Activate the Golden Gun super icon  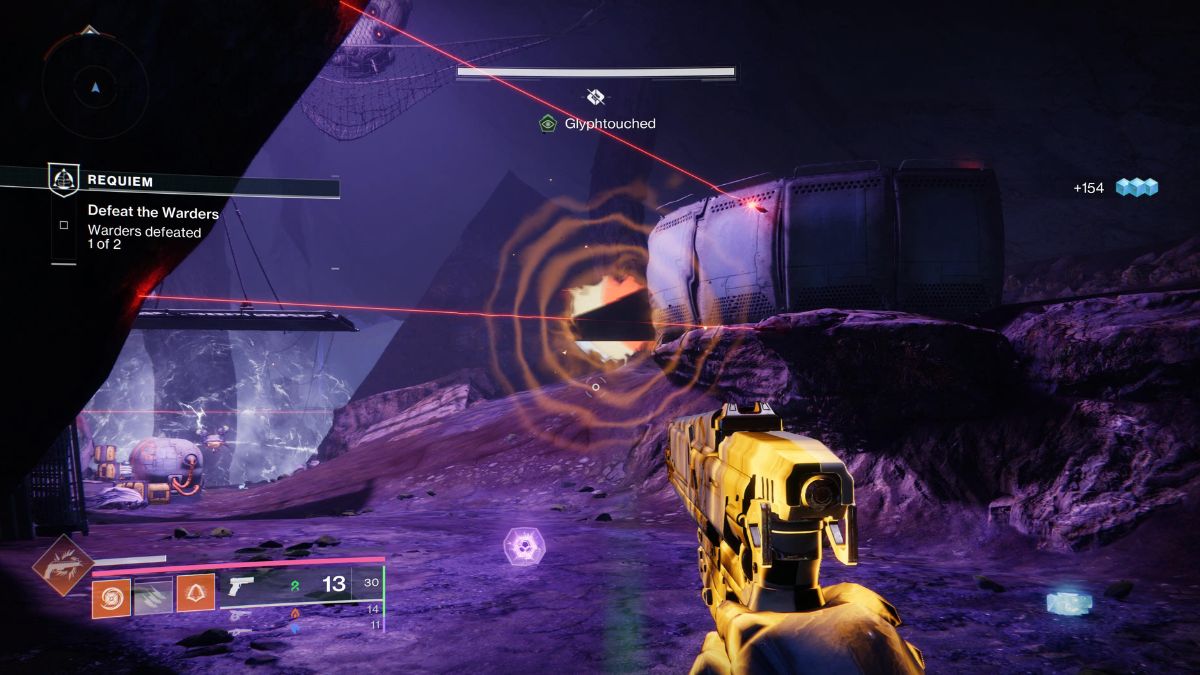coord(63,566)
